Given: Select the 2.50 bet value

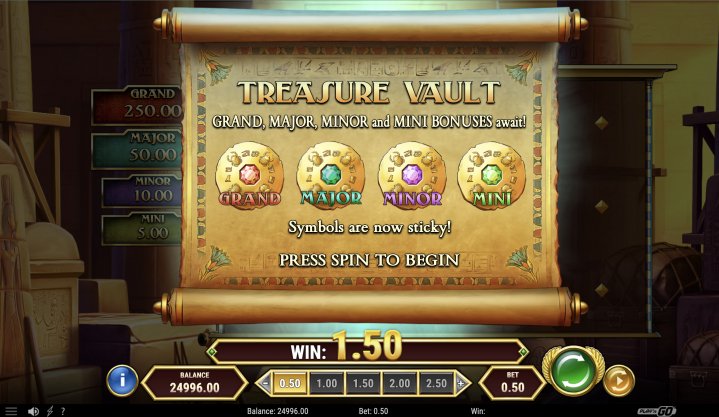Looking at the screenshot, I should point(435,383).
